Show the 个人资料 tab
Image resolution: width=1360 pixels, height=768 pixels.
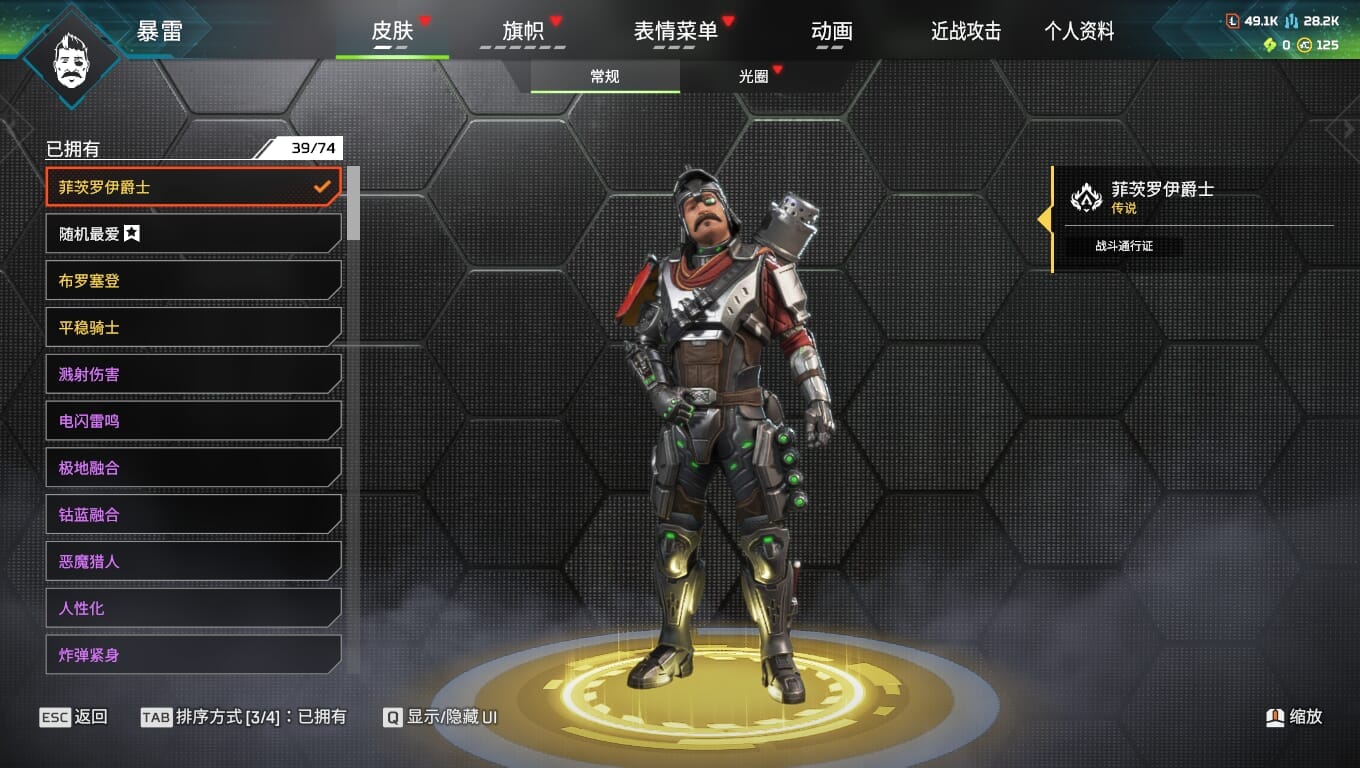click(x=1079, y=31)
